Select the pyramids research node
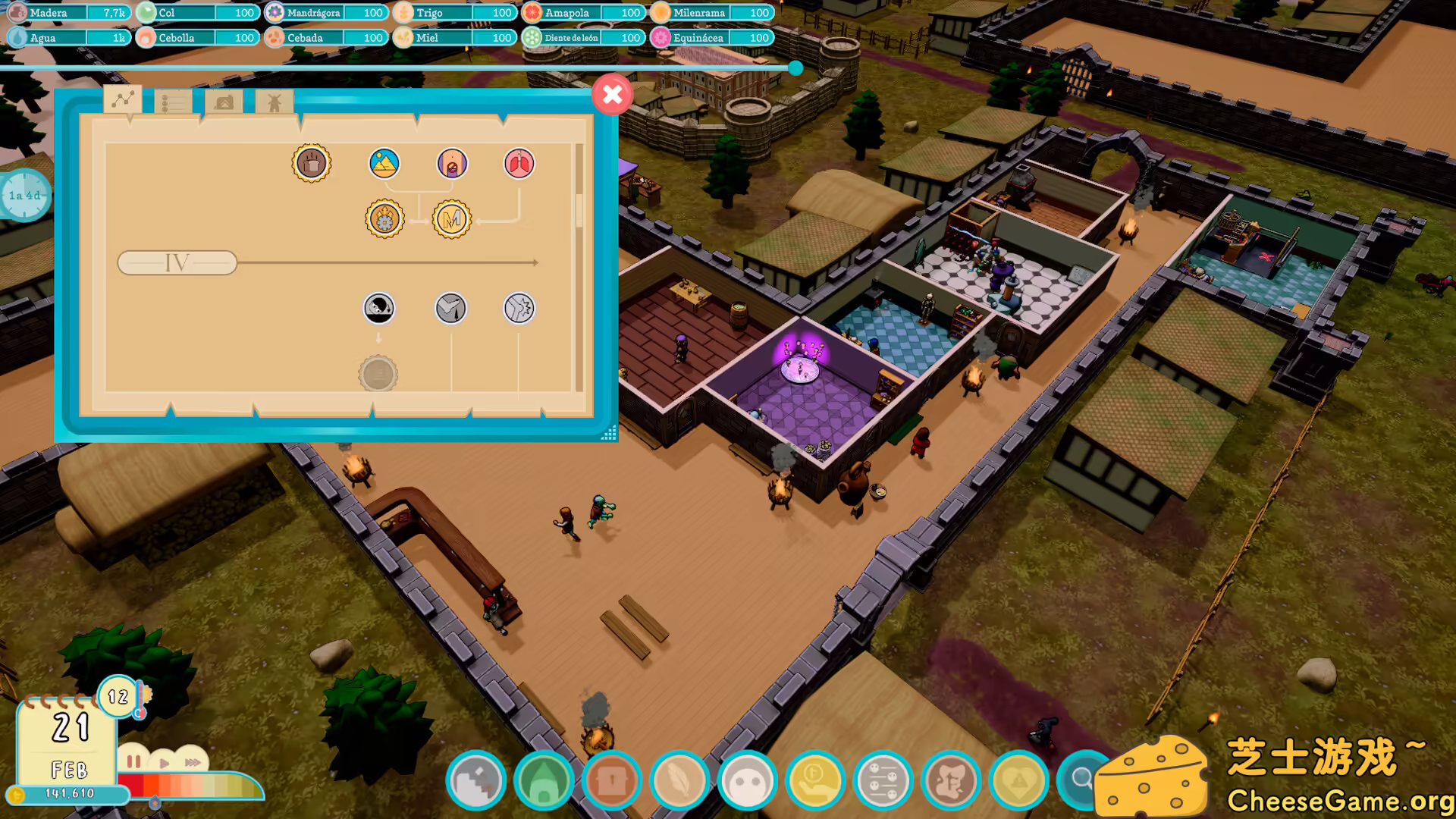The height and width of the screenshot is (819, 1456). pyautogui.click(x=384, y=164)
